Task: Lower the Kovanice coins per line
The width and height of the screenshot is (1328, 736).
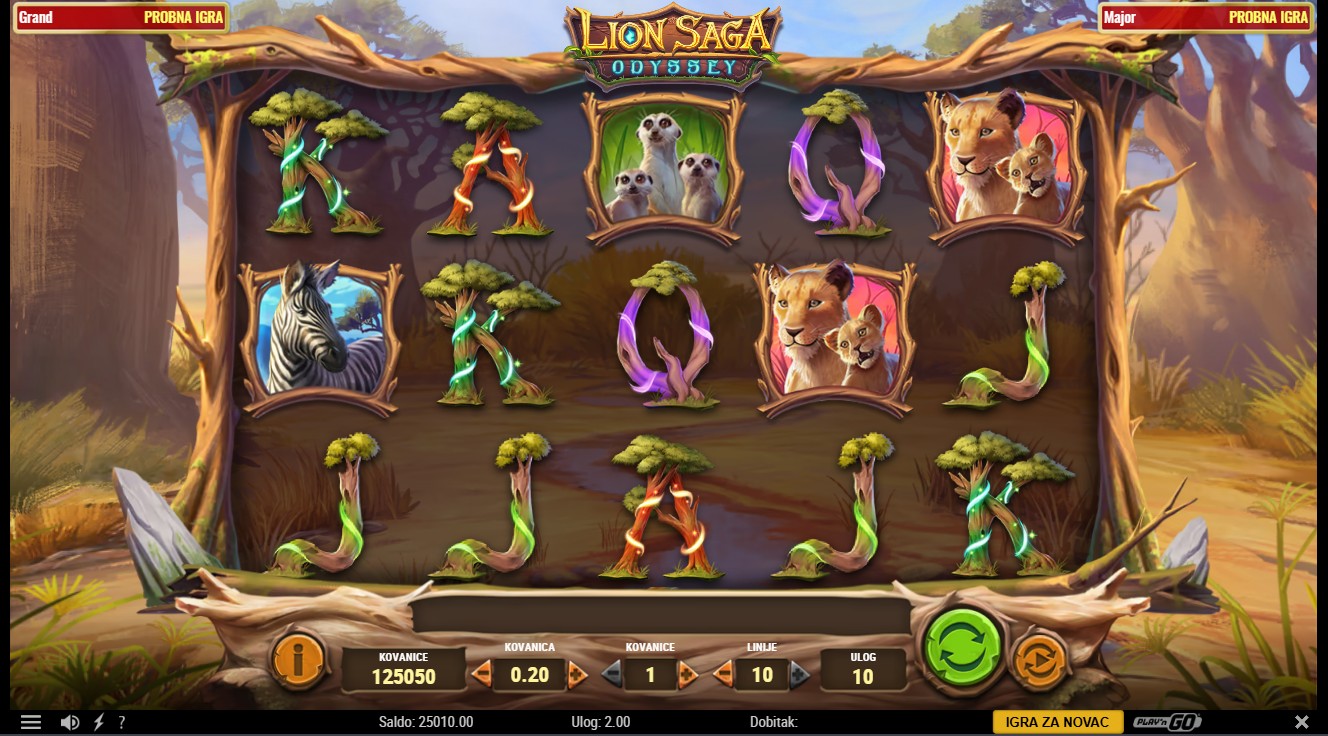Action: [611, 675]
